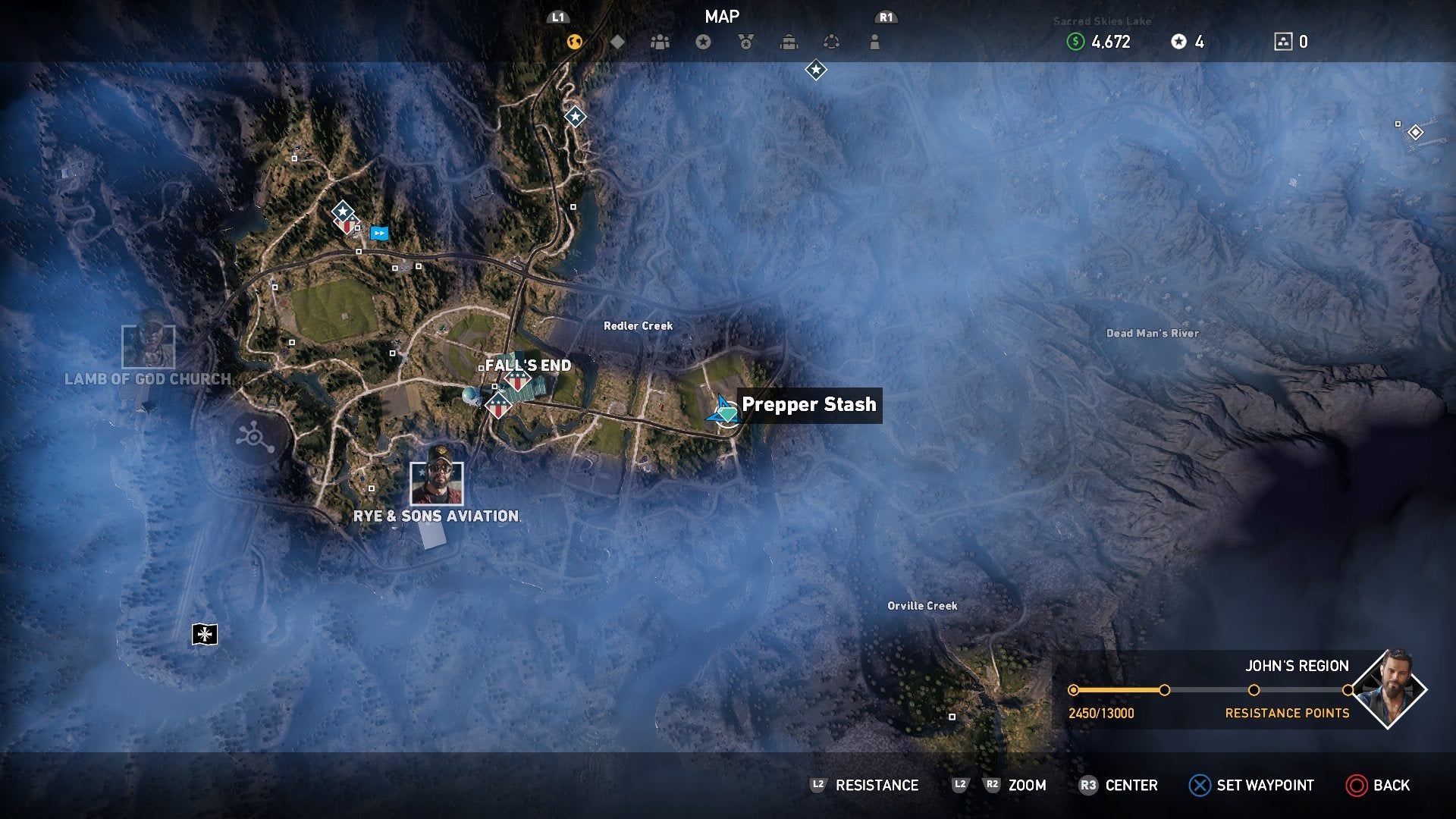This screenshot has height=819, width=1456.
Task: Open the Character profile icon
Action: [874, 42]
